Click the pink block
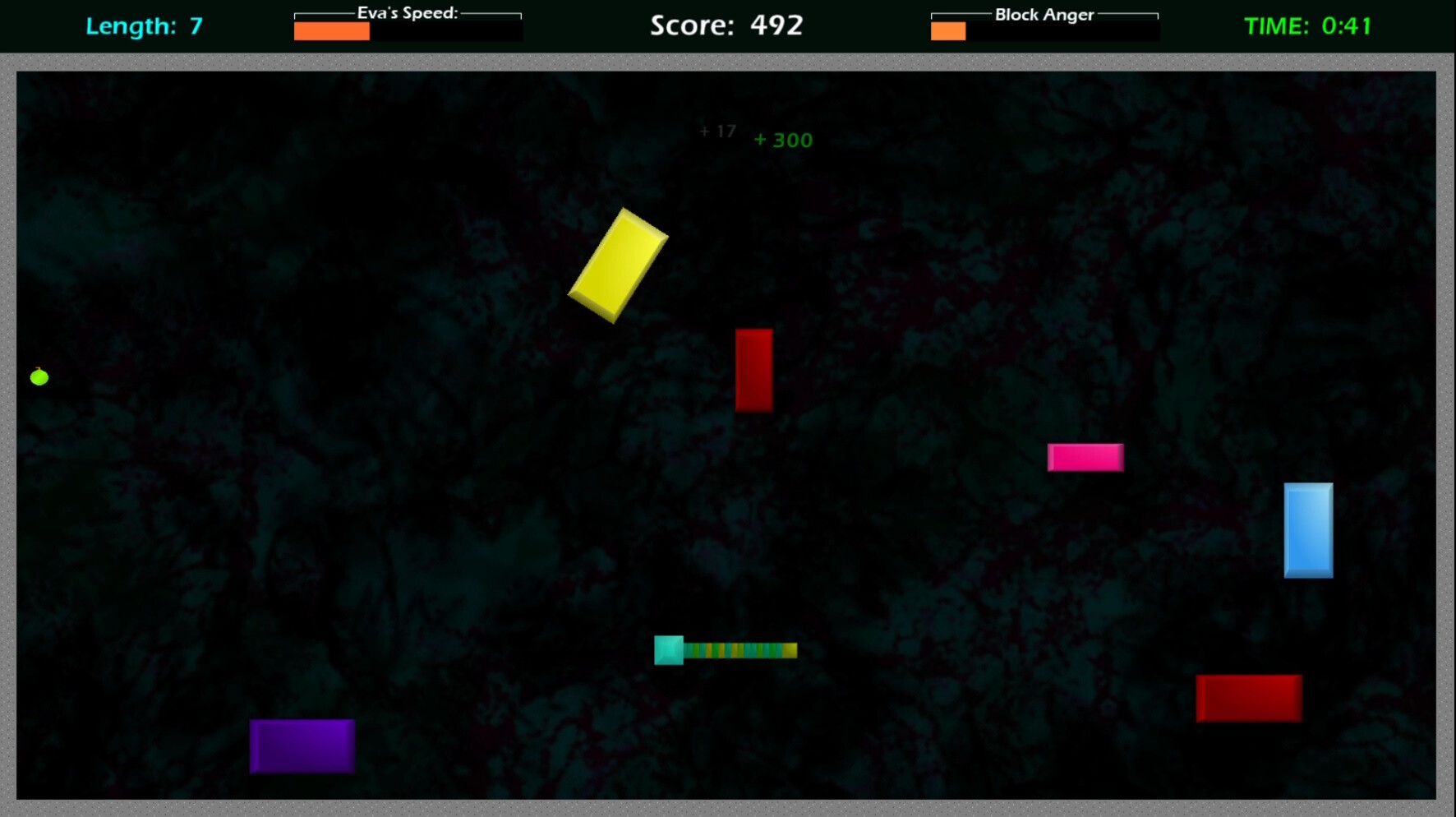1456x817 pixels. 1085,458
